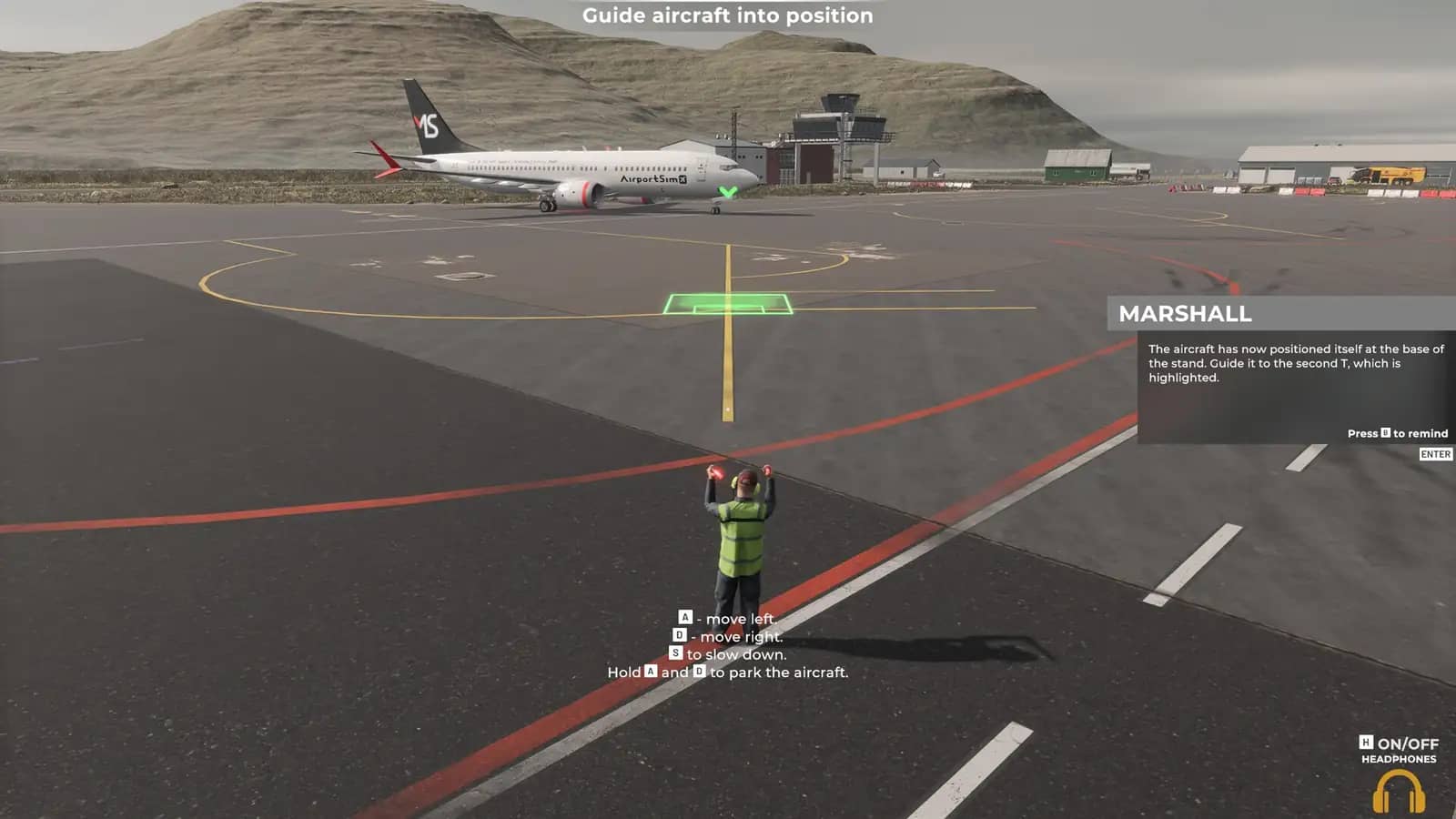Click the yellow headphones icon

coord(1398,790)
